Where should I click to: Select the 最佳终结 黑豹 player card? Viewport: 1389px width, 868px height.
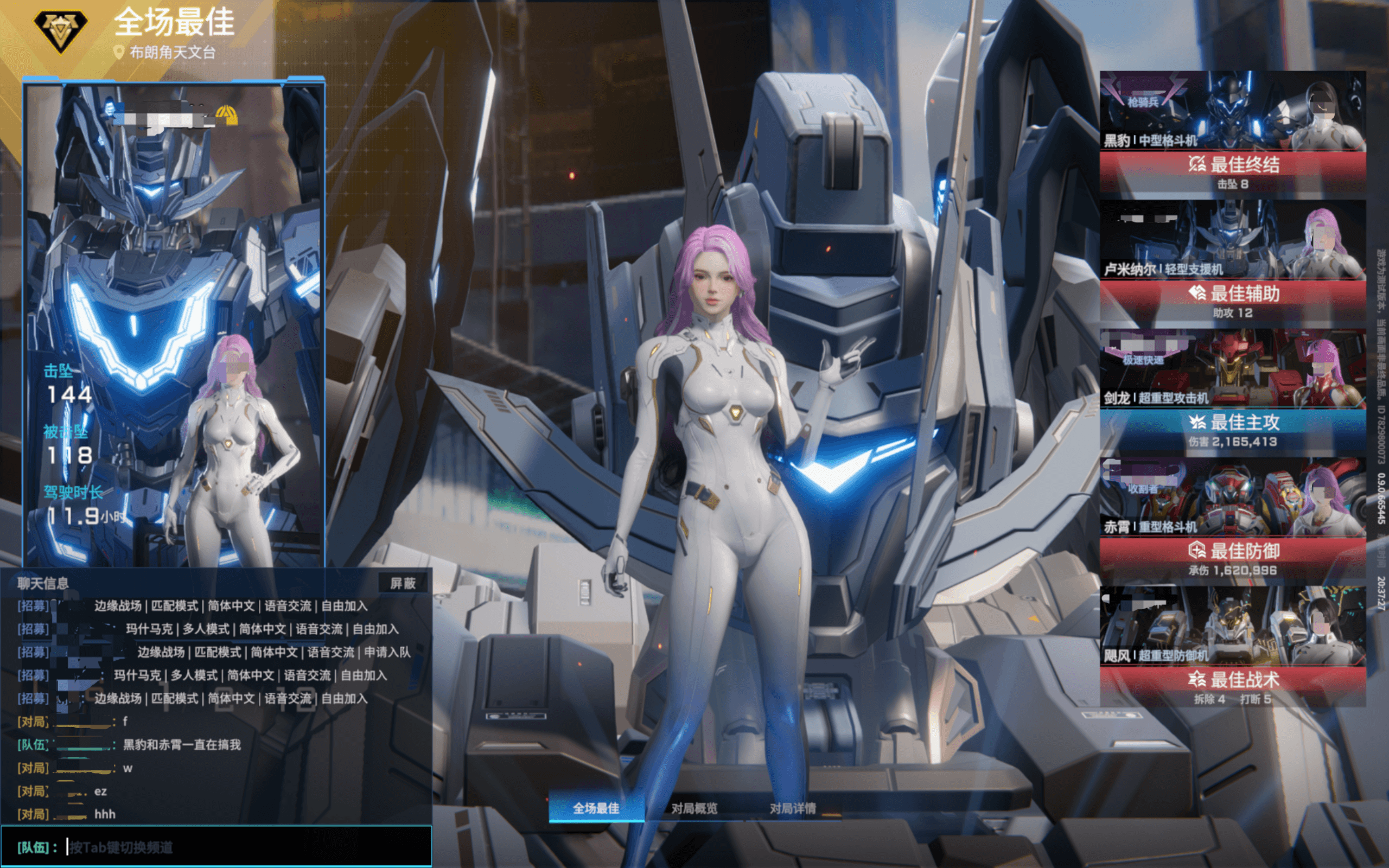point(1232,132)
